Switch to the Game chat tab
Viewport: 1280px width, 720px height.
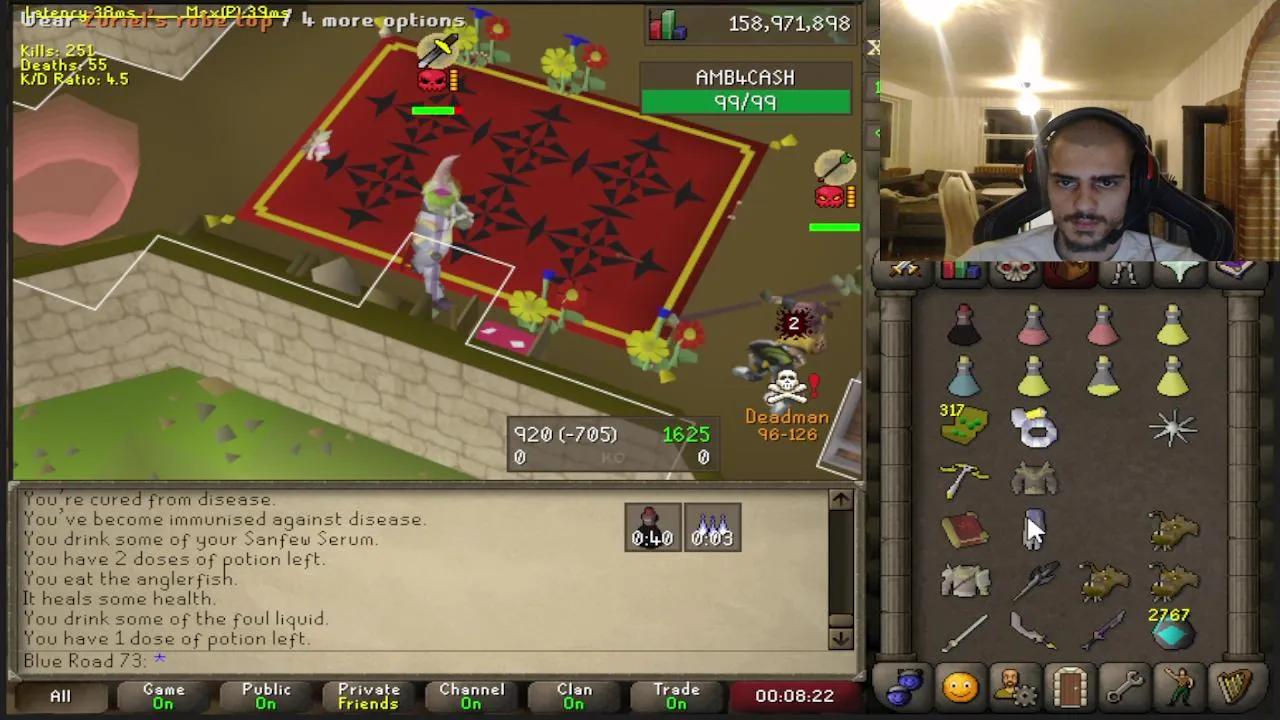coord(163,694)
